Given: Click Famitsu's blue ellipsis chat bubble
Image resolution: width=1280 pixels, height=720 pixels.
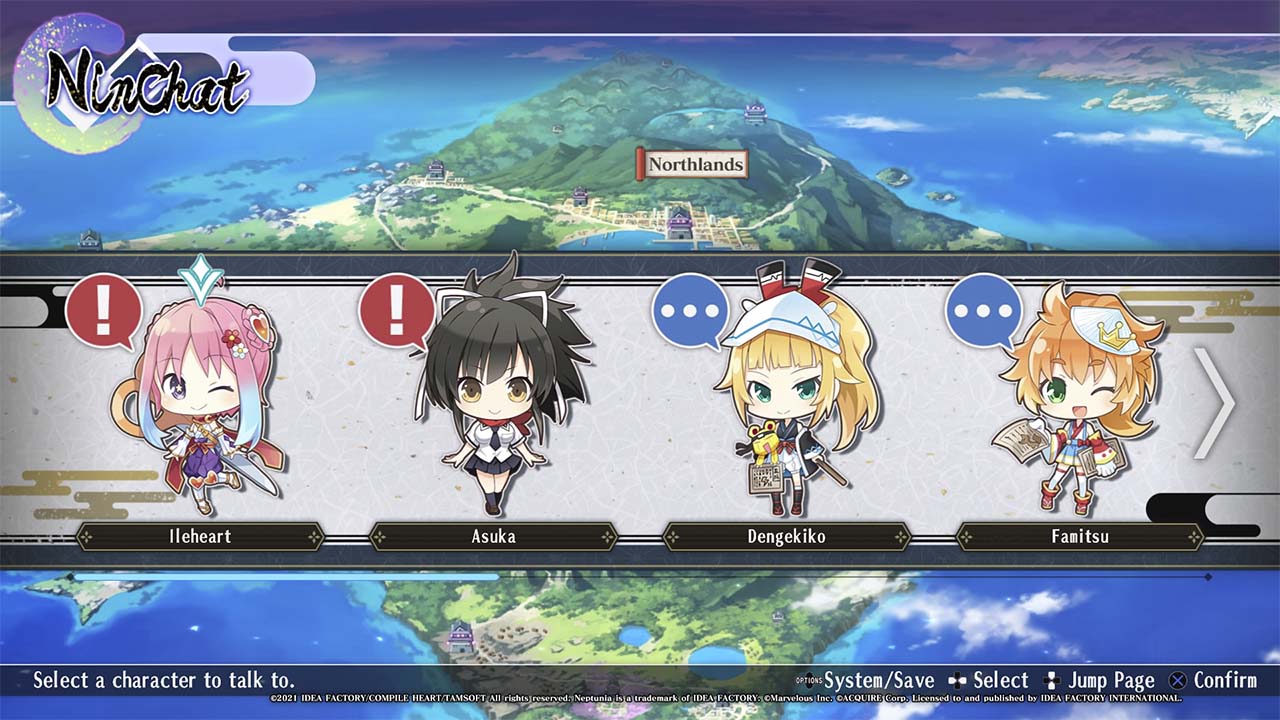Looking at the screenshot, I should tap(983, 311).
